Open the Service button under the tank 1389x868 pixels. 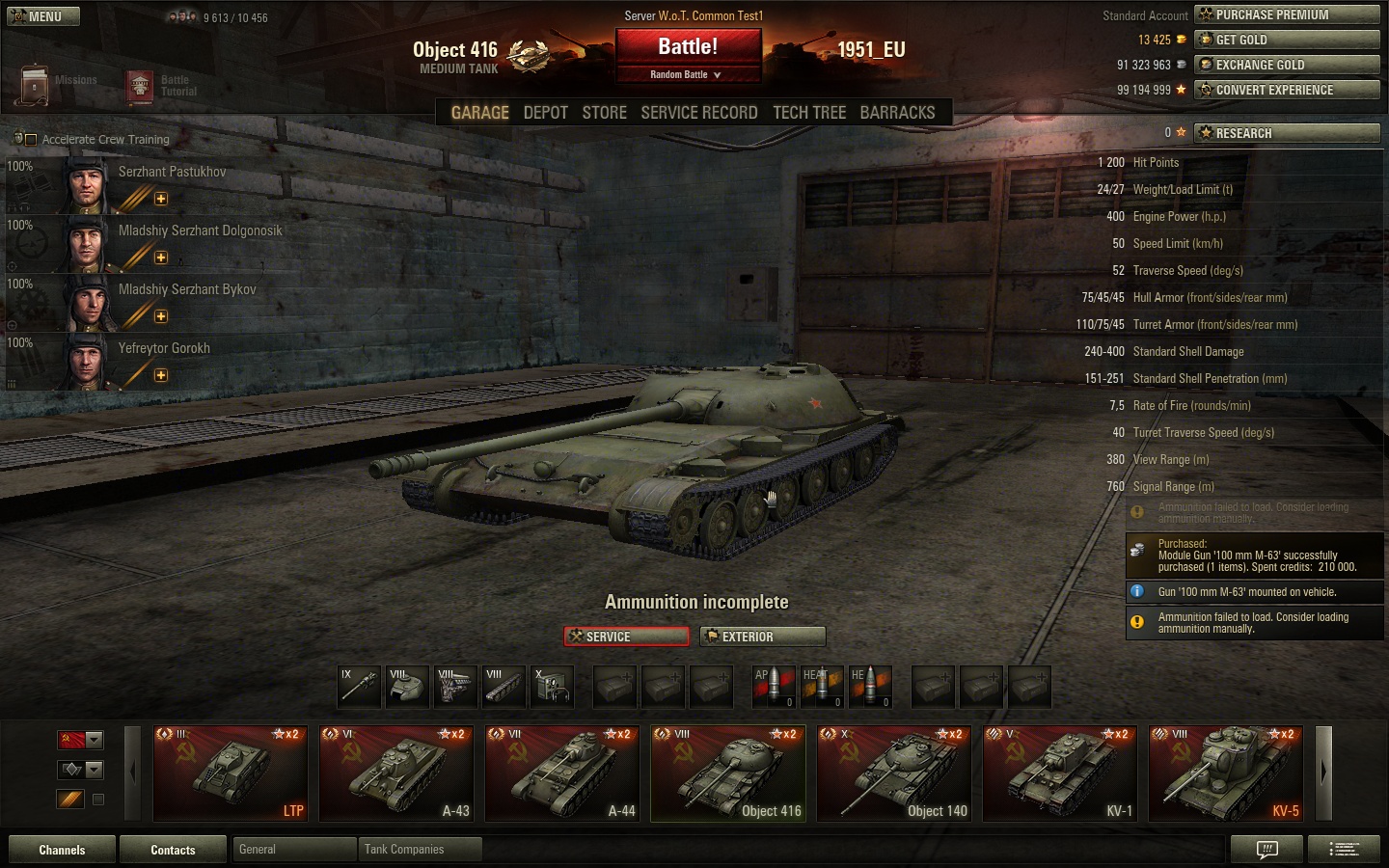[626, 637]
